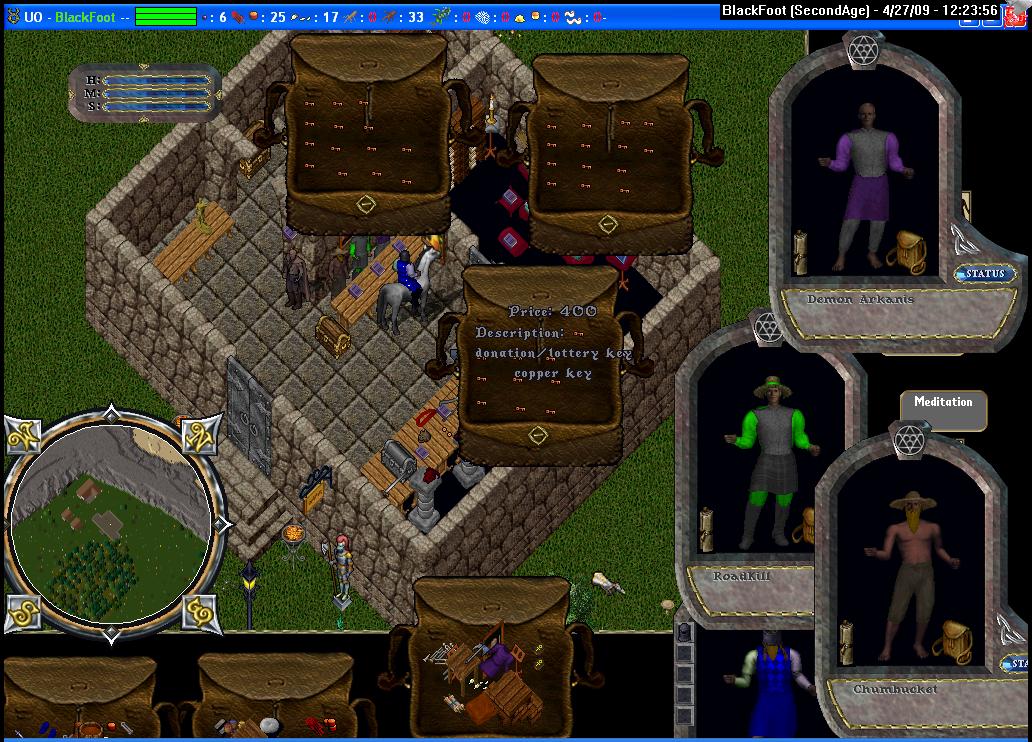Minimize the backpack showing the price description

538,436
